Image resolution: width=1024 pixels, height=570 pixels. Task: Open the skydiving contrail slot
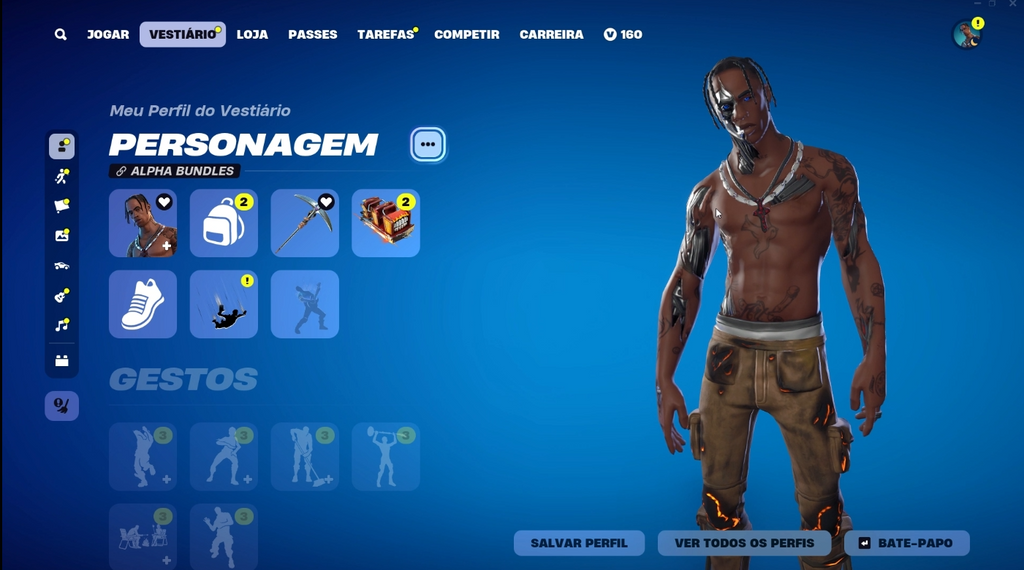point(224,304)
